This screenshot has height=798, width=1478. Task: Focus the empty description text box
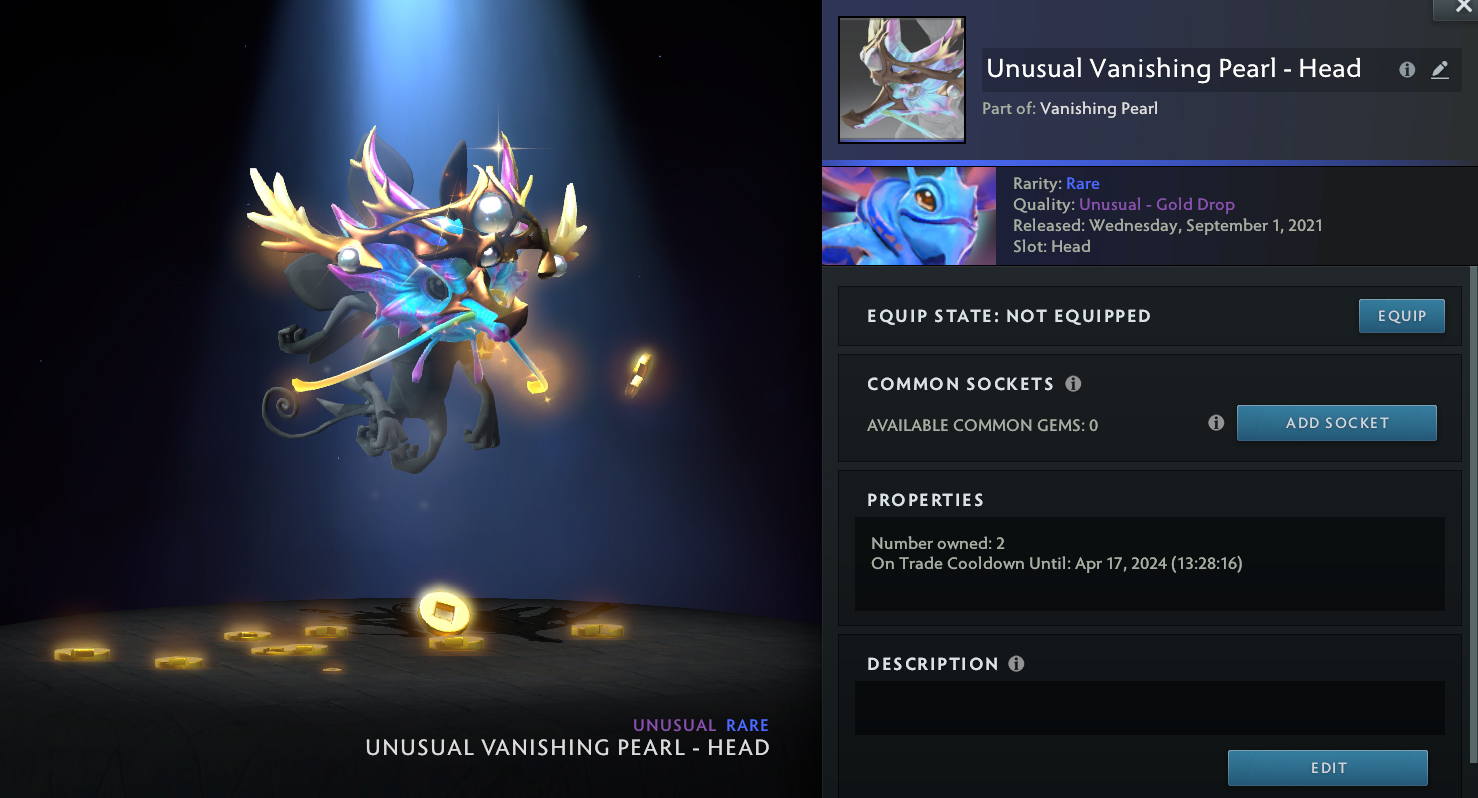(1149, 708)
